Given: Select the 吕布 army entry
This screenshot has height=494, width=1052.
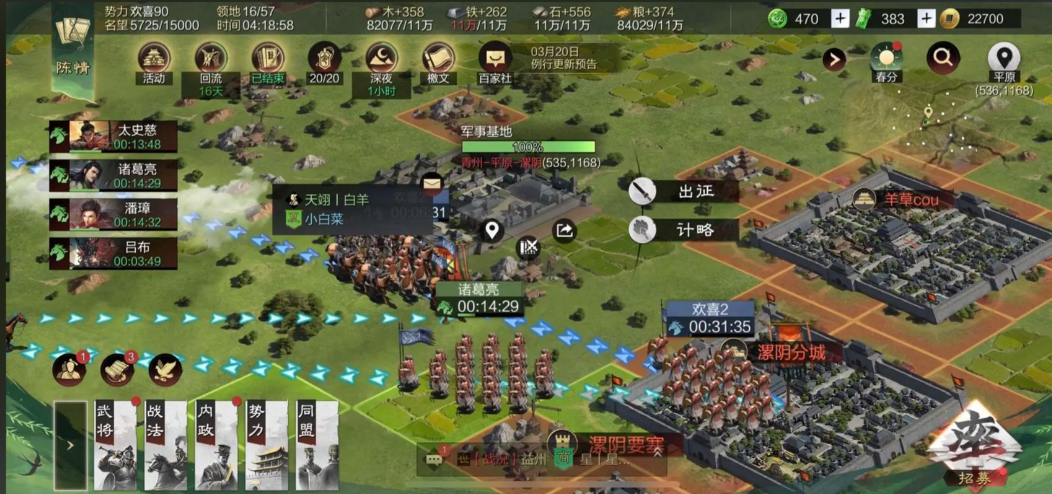Looking at the screenshot, I should coord(113,253).
